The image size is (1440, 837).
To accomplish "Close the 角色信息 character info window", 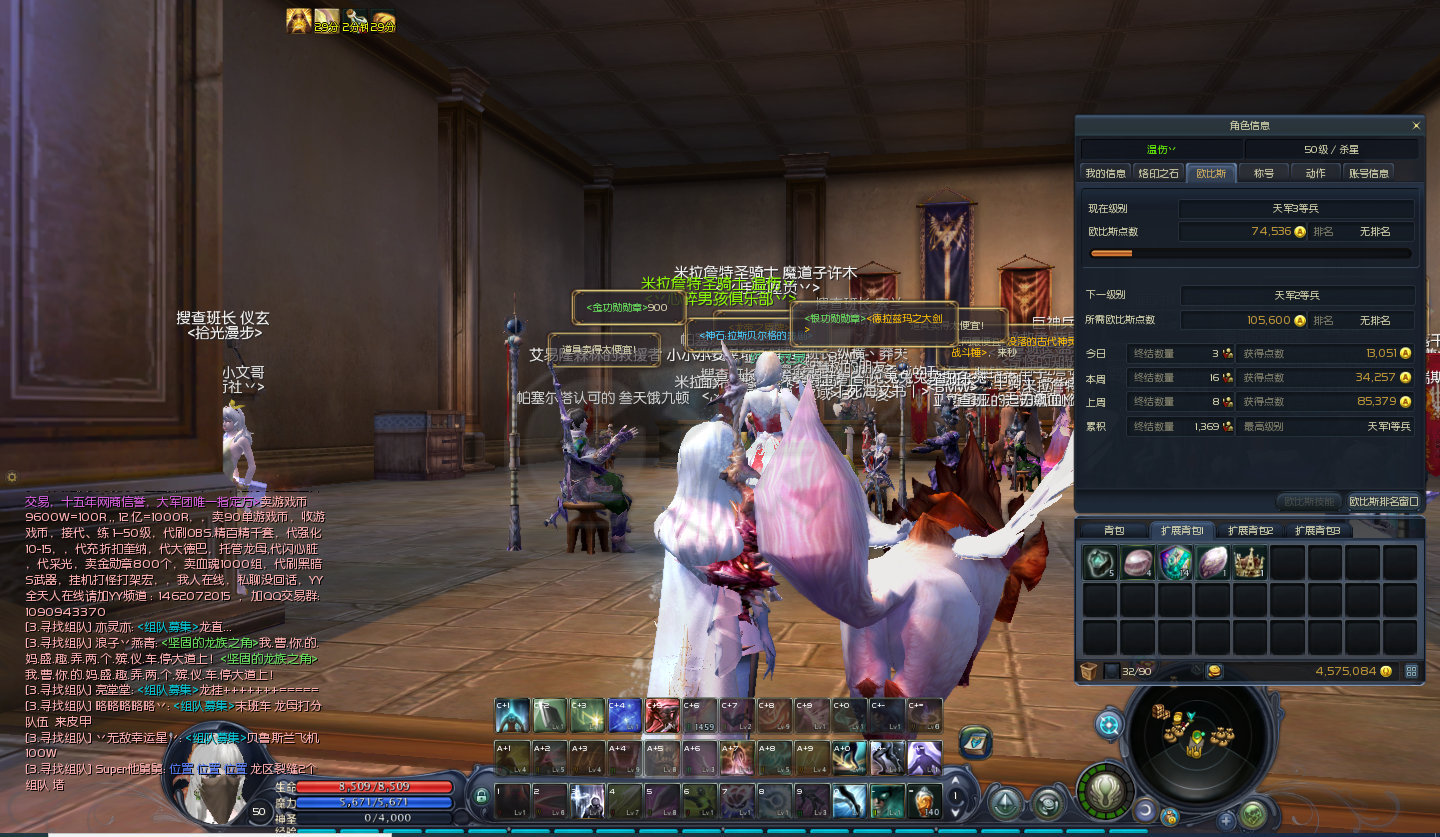I will coord(1416,126).
